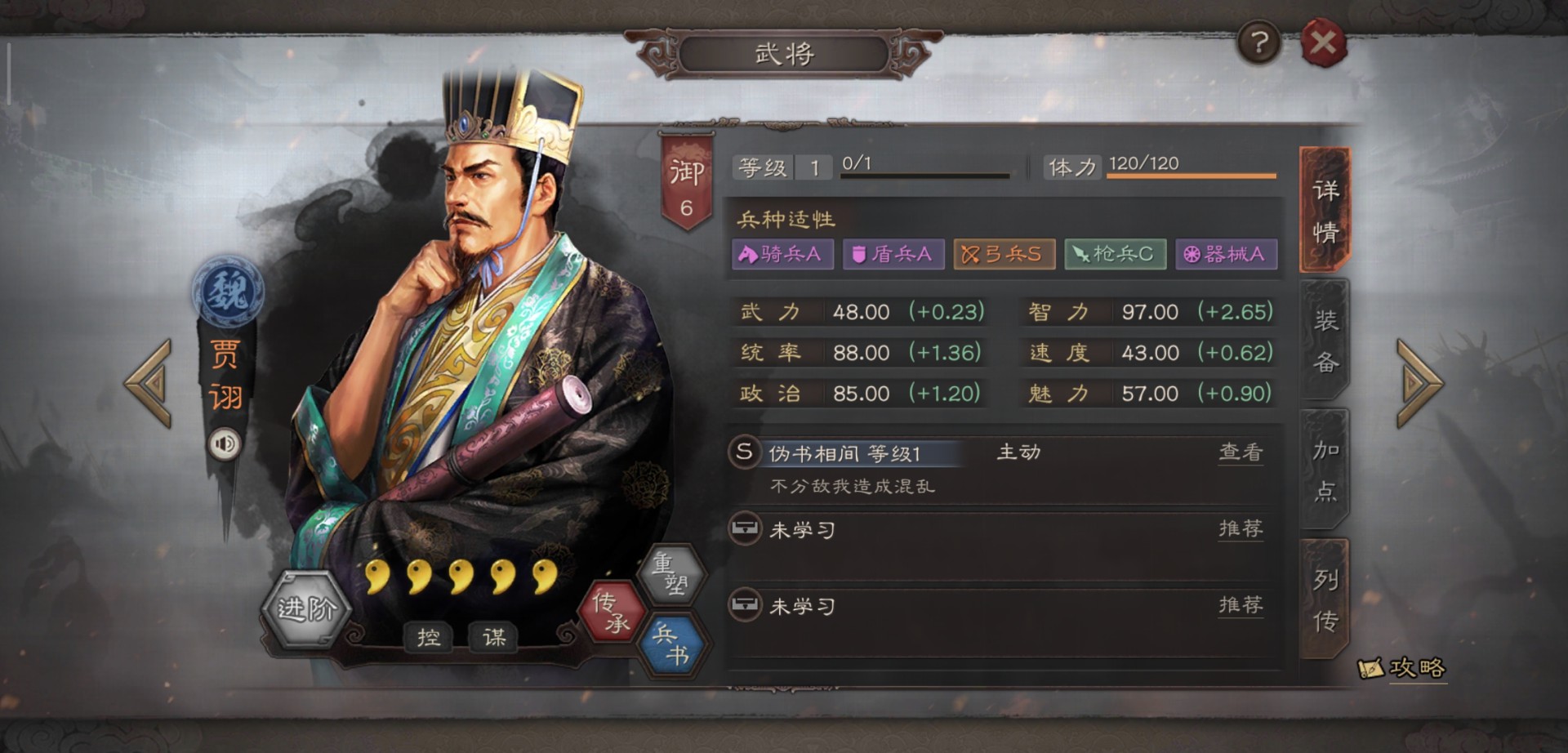The image size is (1568, 753).
Task: Click 查看 to view skill details
Action: click(x=1241, y=454)
